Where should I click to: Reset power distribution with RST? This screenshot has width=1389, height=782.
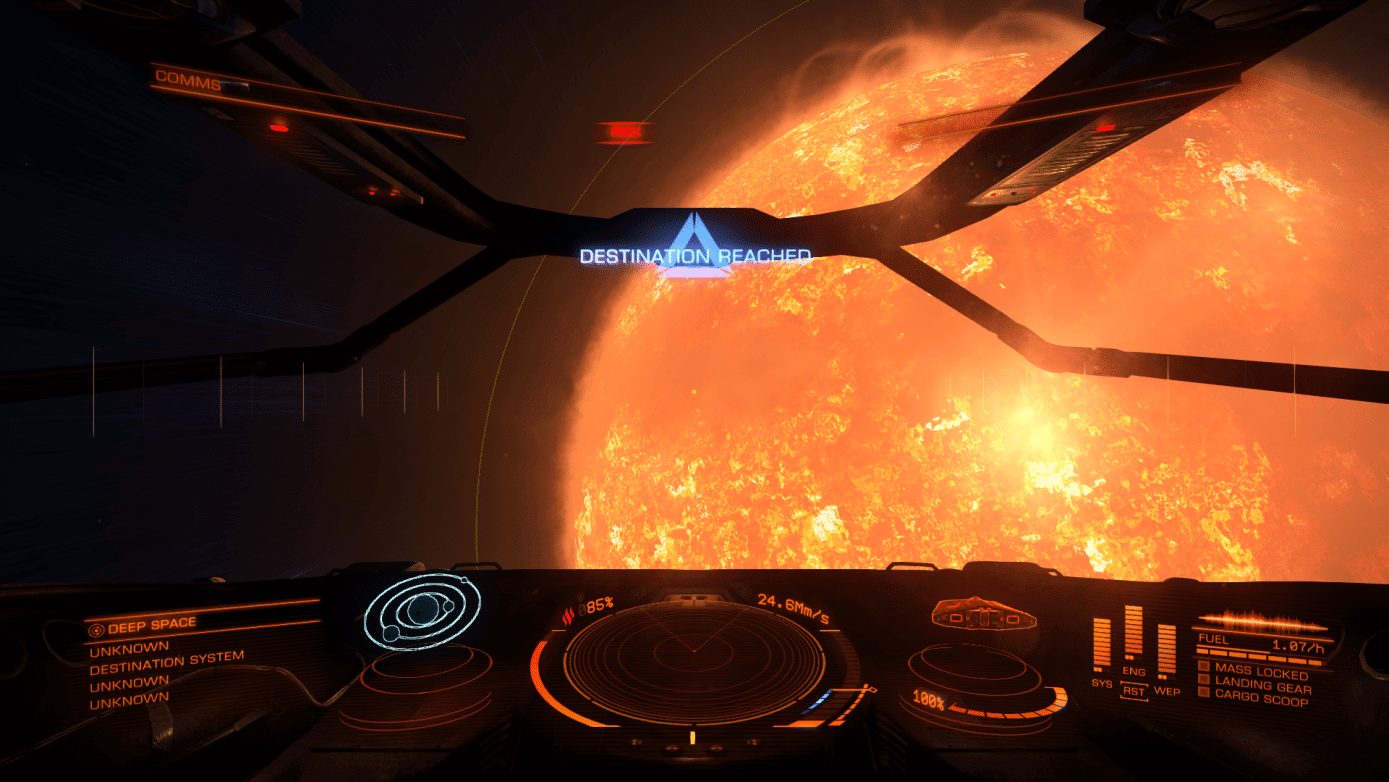click(1133, 690)
